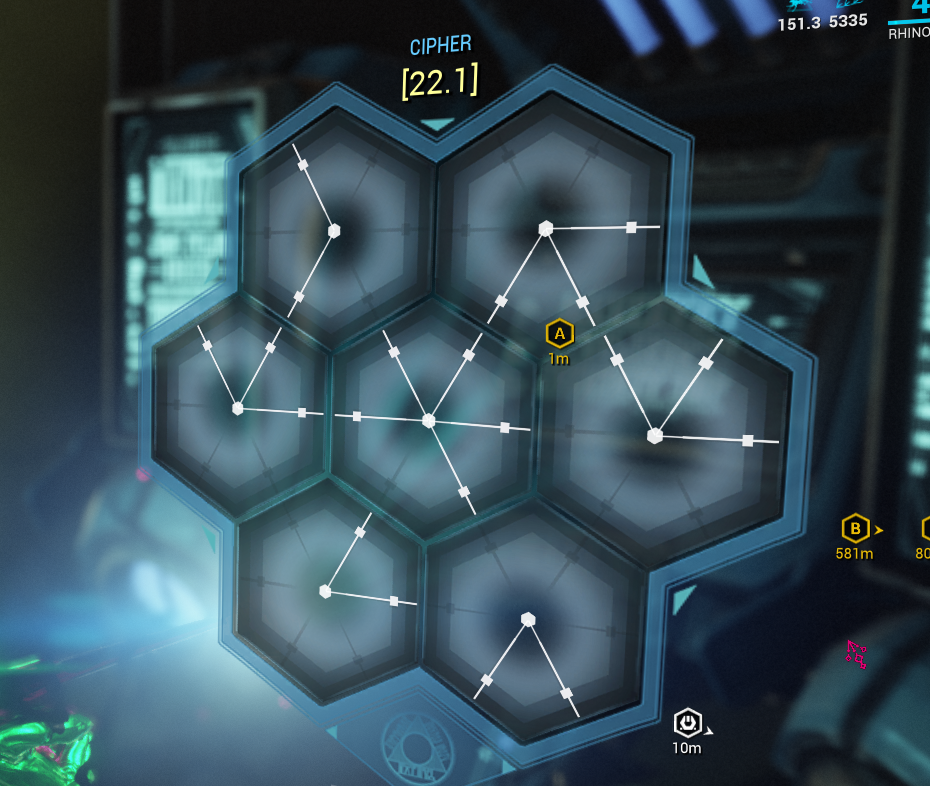Rotate the center hexagon with four lines
The width and height of the screenshot is (930, 786).
(430, 421)
